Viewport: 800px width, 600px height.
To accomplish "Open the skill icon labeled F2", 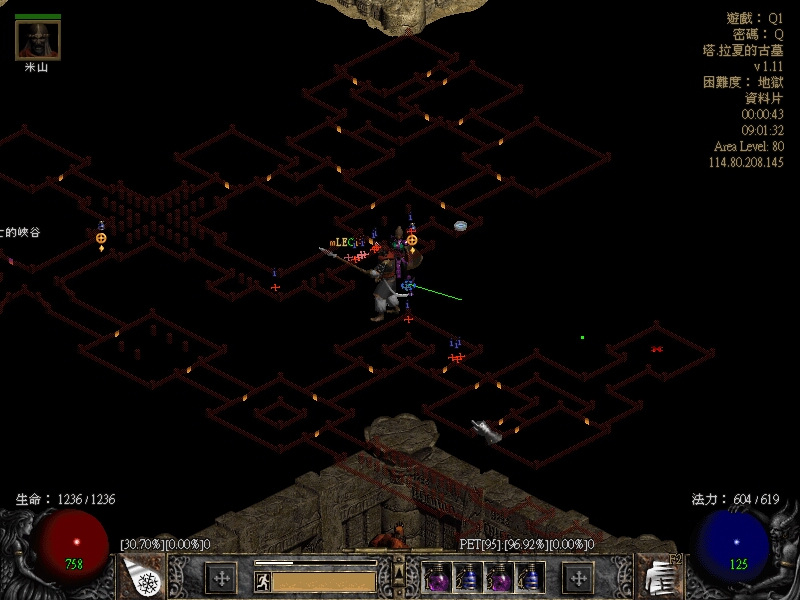I will tap(655, 577).
